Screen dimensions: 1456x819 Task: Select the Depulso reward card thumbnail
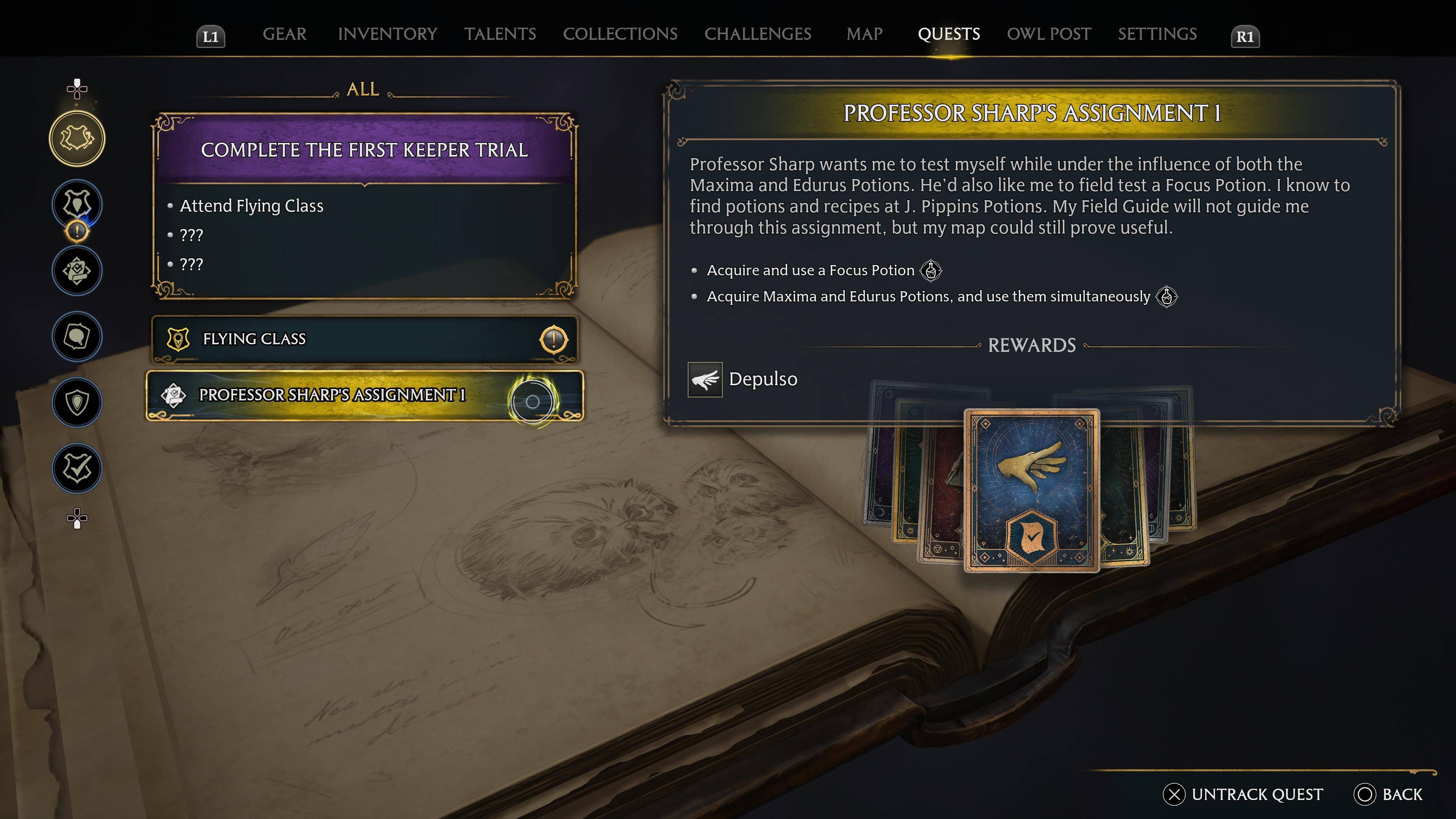click(x=1032, y=490)
